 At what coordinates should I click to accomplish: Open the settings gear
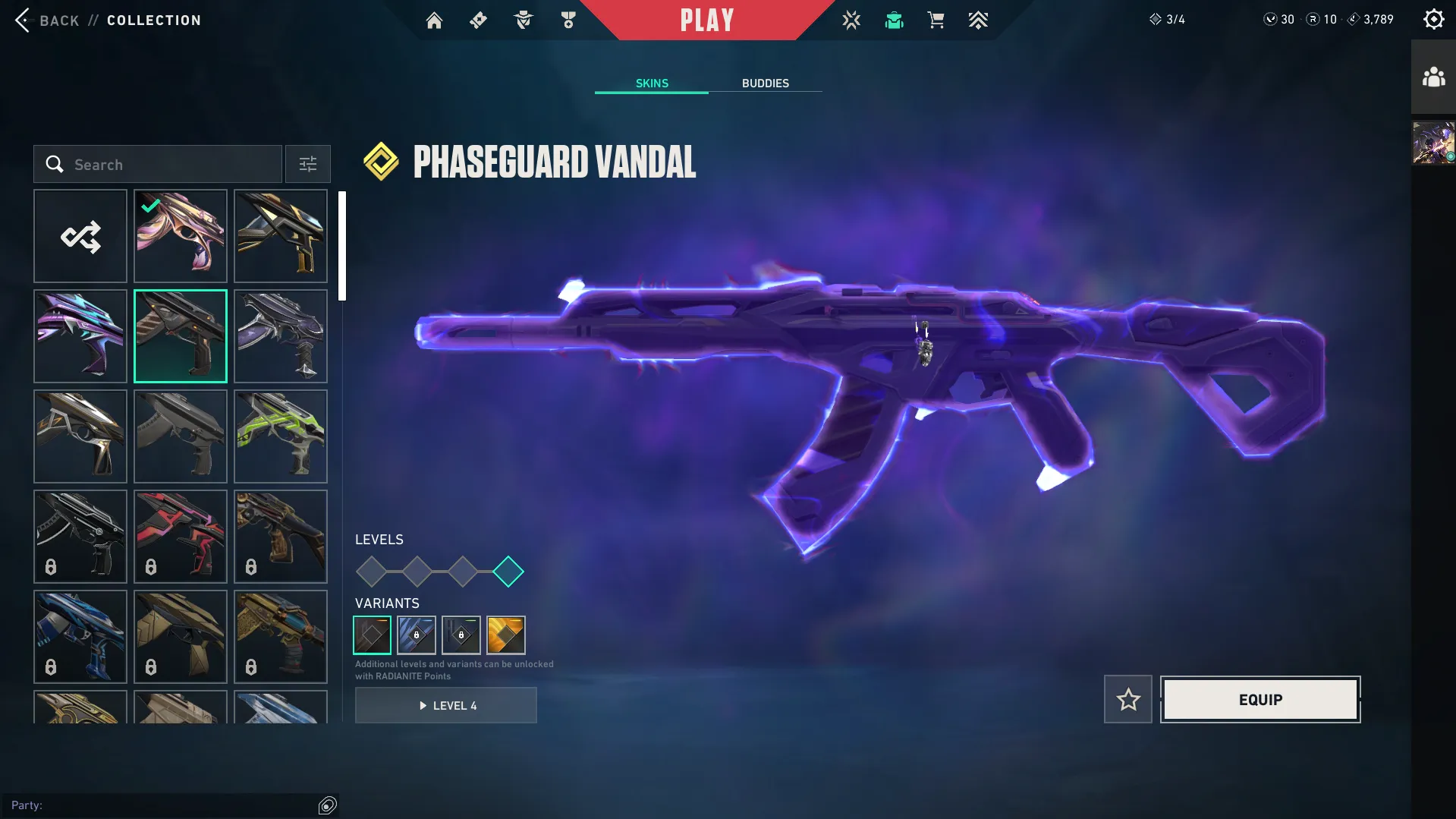pyautogui.click(x=1433, y=20)
